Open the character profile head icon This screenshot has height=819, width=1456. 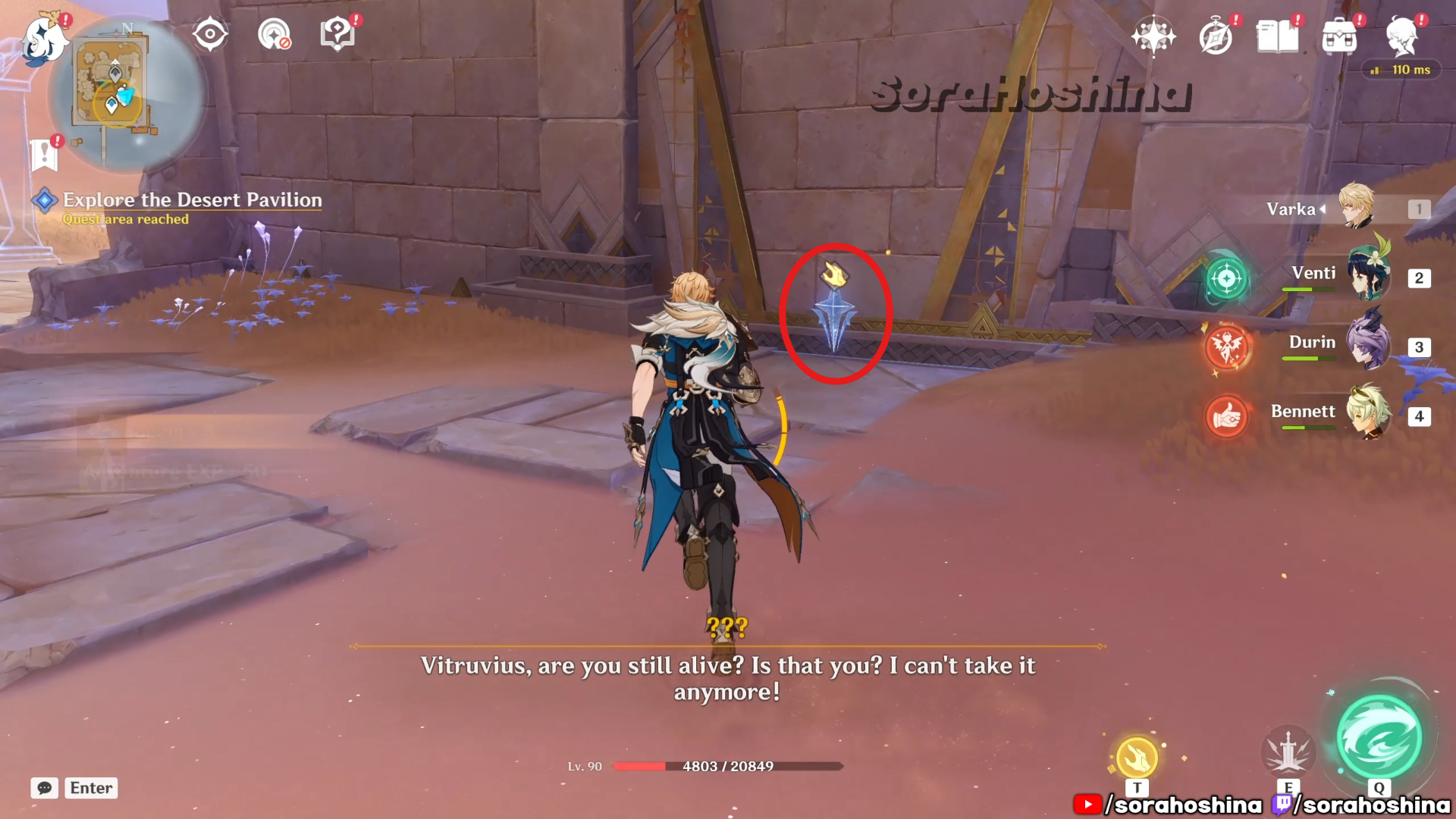[1401, 36]
